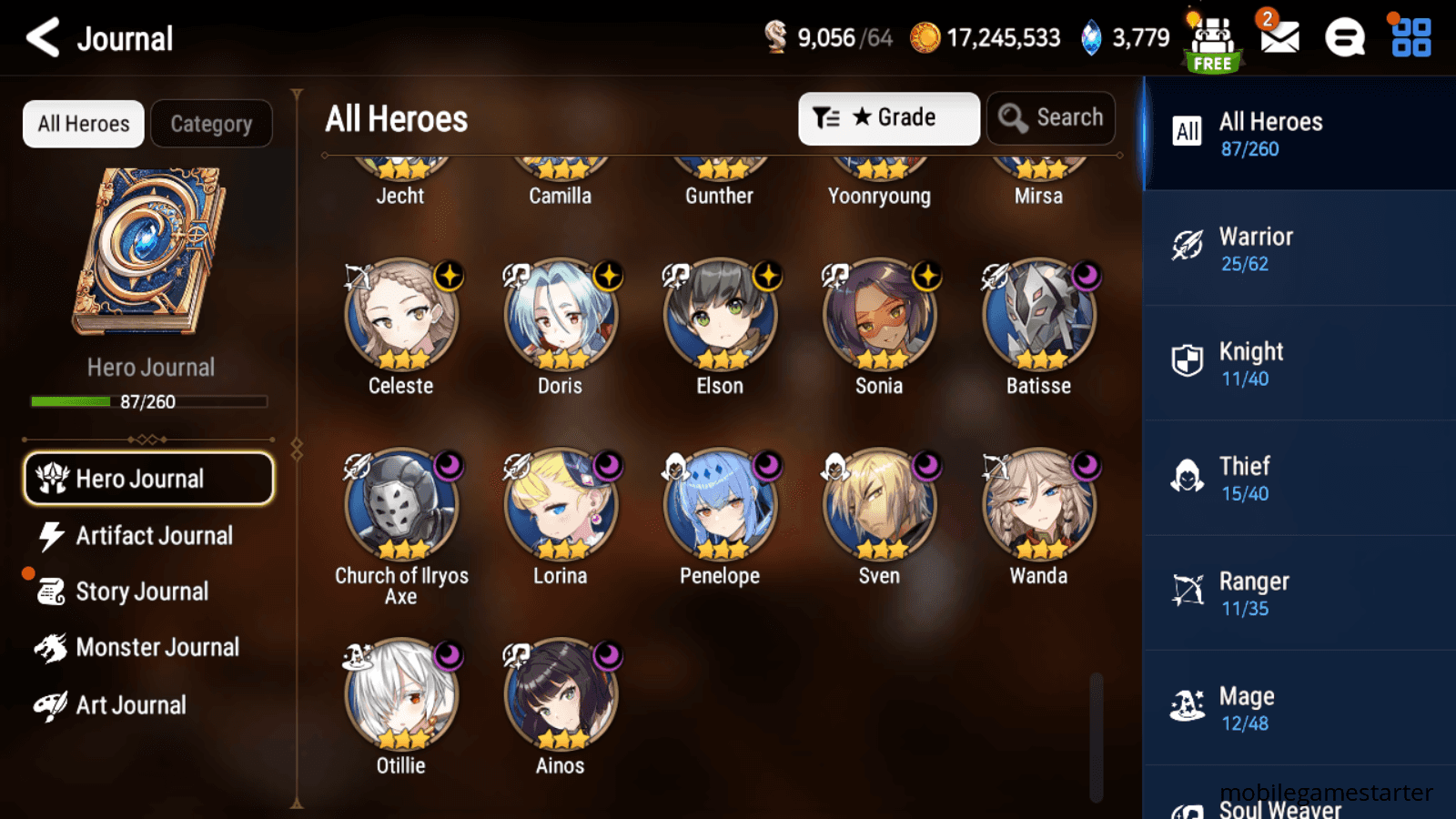This screenshot has height=819, width=1456.
Task: Open the Story Journal
Action: point(141,591)
